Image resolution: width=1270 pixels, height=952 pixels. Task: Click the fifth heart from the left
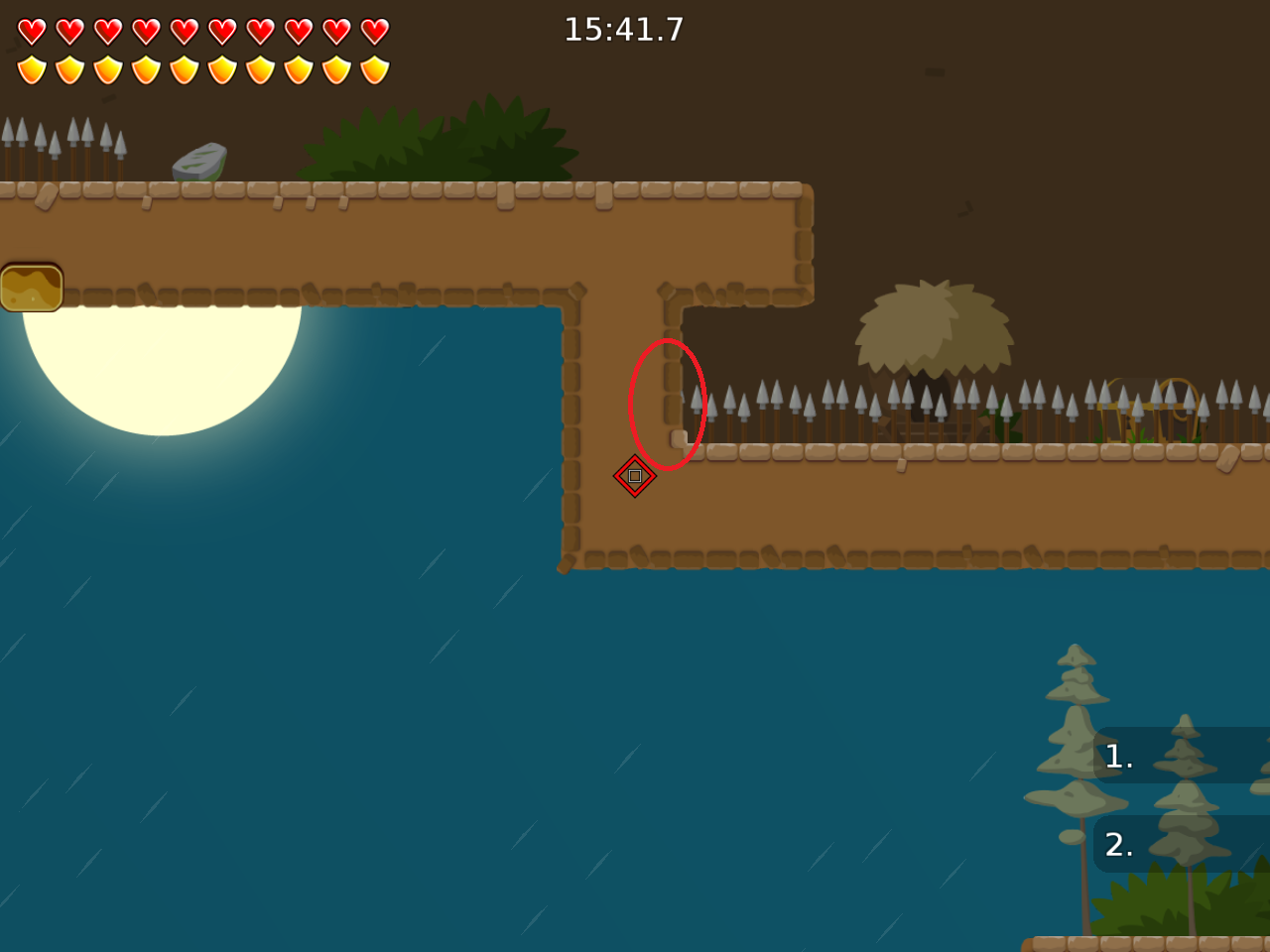[x=183, y=31]
